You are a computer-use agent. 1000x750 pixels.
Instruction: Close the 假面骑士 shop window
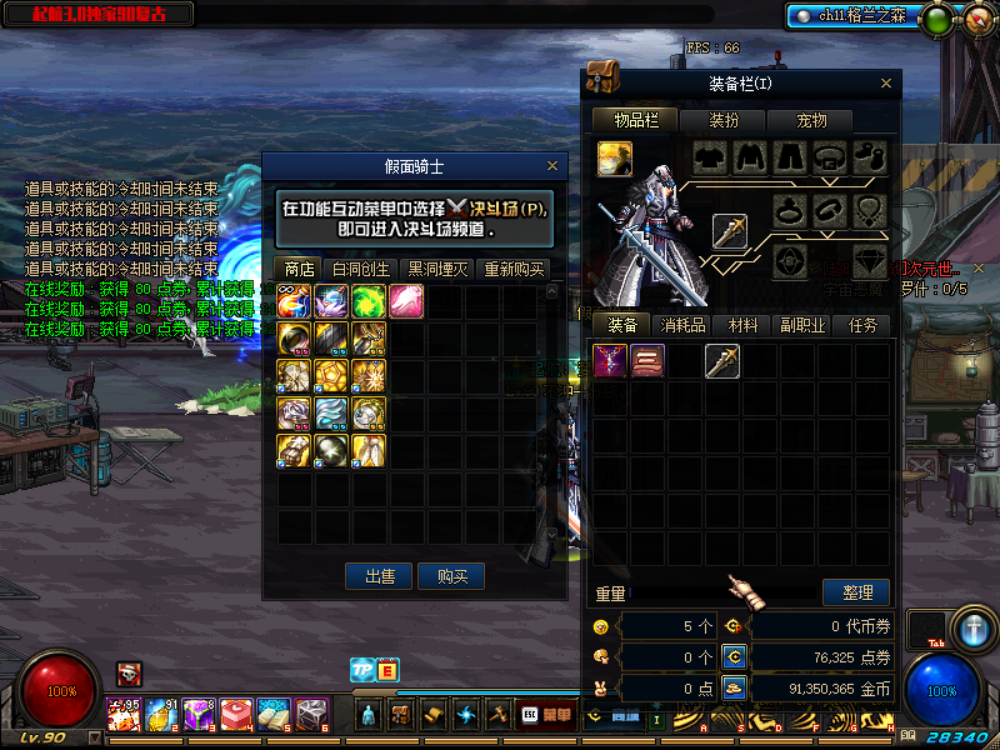coord(552,166)
